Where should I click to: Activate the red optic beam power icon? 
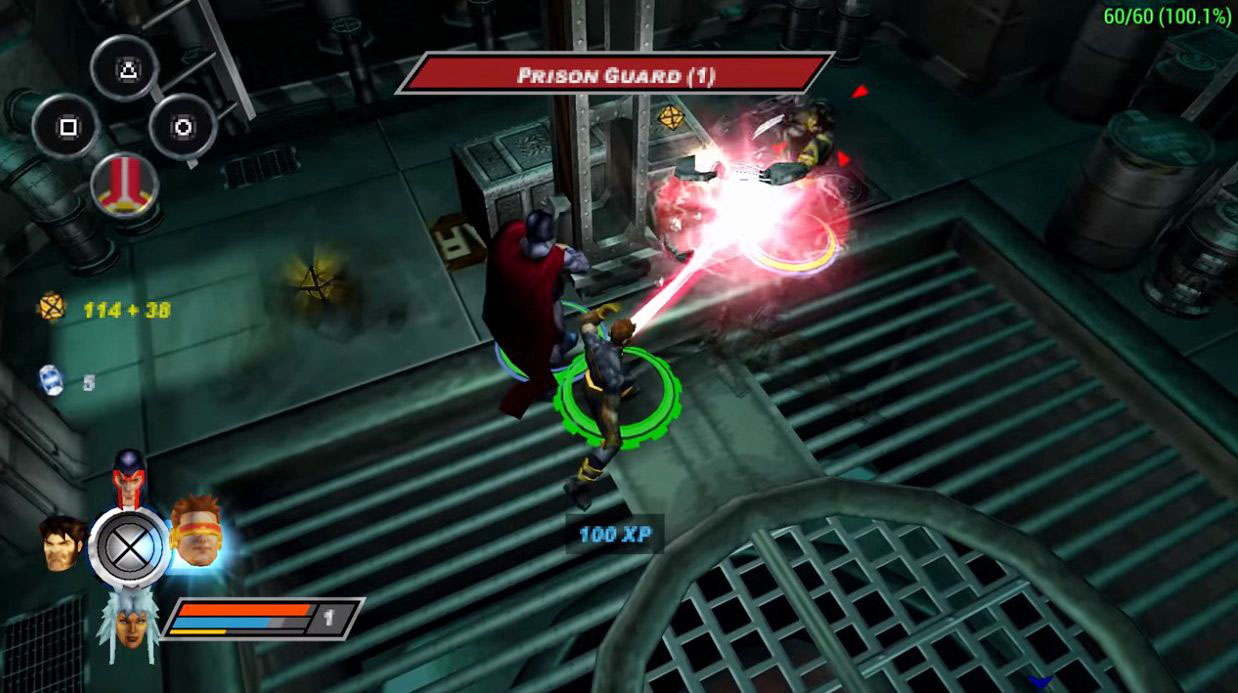tap(124, 186)
